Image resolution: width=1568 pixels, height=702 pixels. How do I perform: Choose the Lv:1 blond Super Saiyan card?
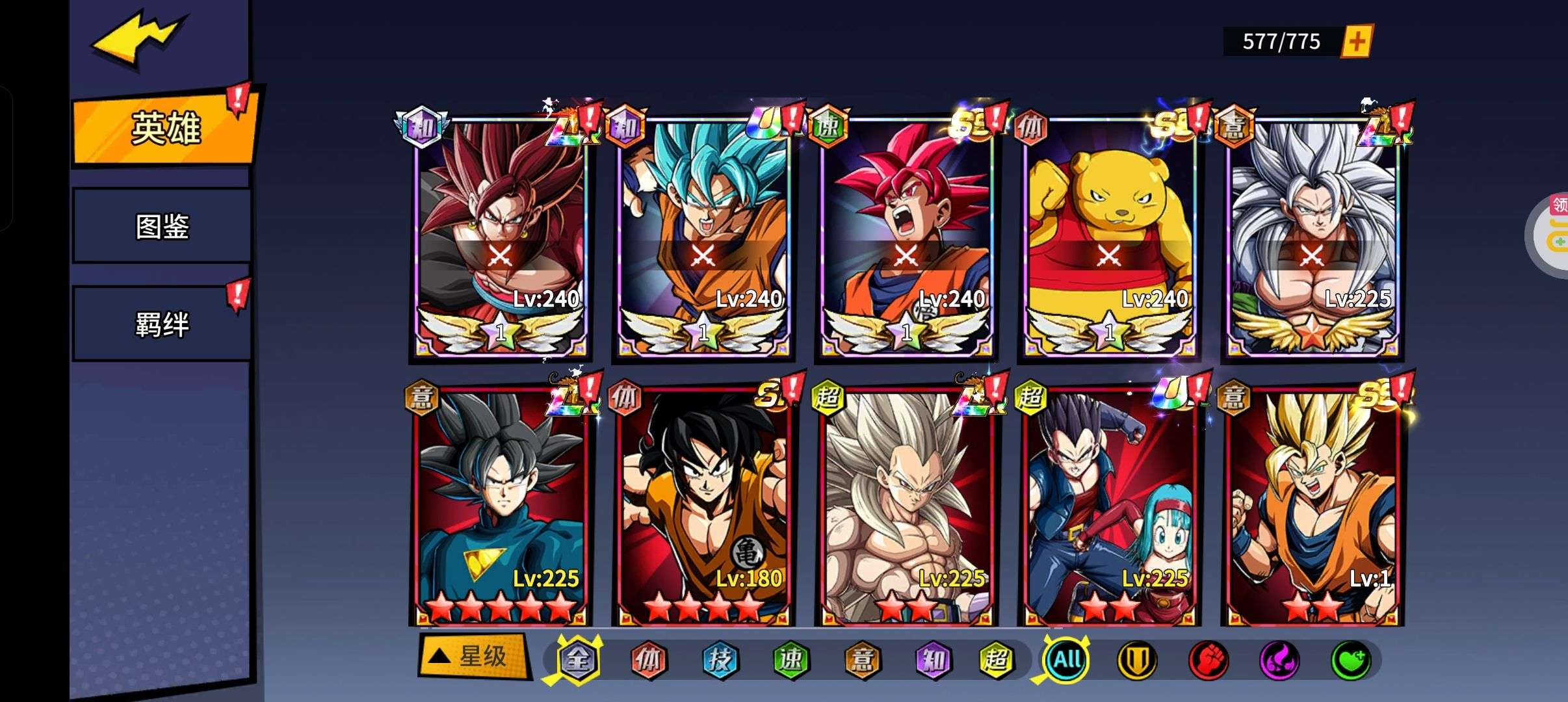coord(1312,507)
